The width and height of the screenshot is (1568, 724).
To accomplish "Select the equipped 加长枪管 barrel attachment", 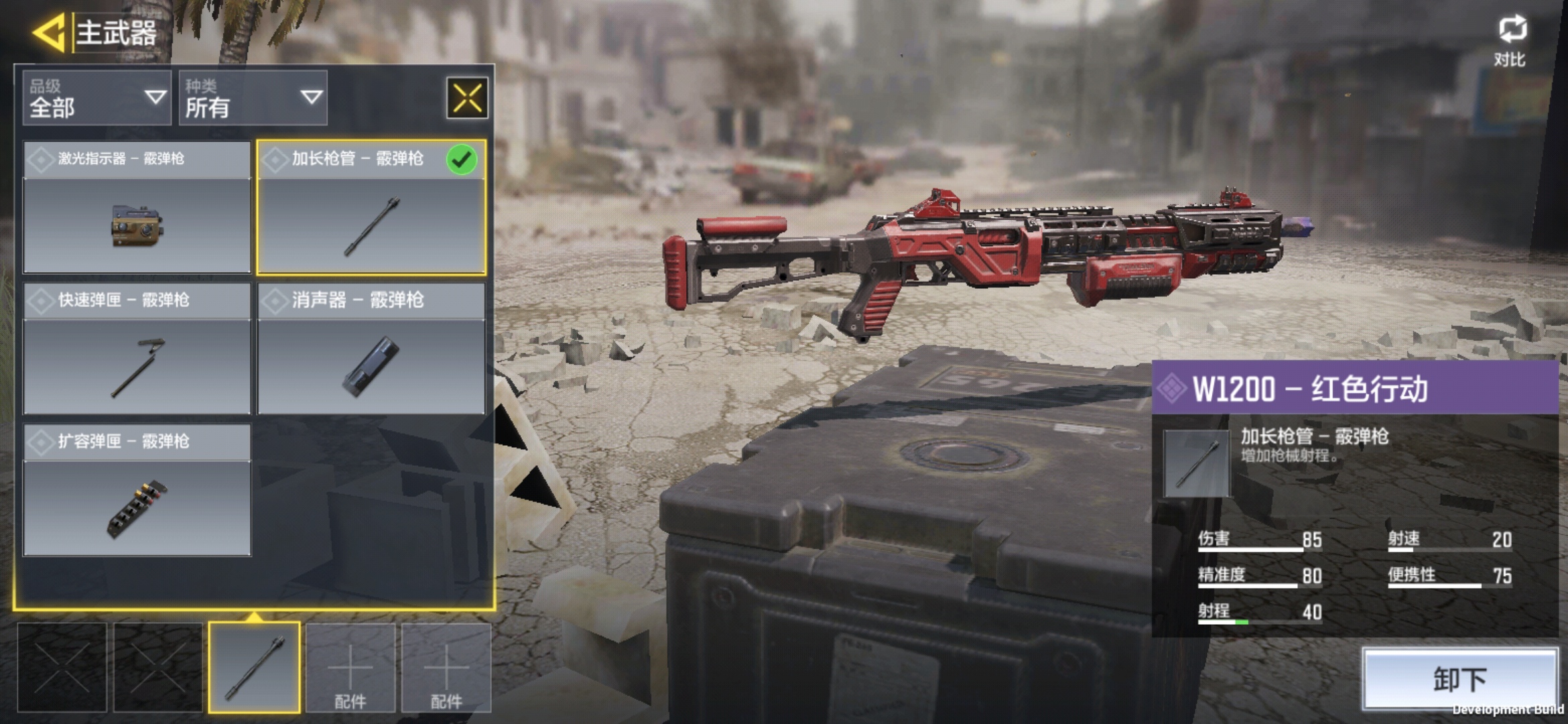I will 371,207.
